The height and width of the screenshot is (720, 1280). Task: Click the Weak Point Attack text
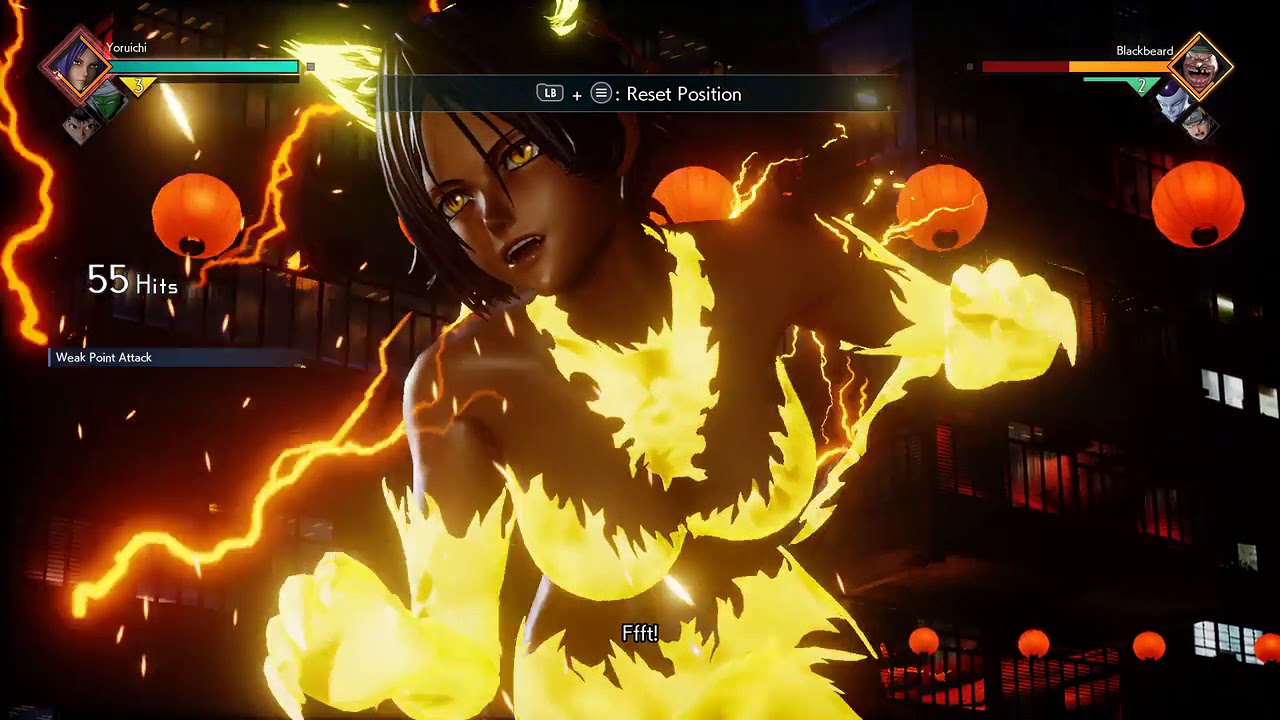(x=103, y=357)
